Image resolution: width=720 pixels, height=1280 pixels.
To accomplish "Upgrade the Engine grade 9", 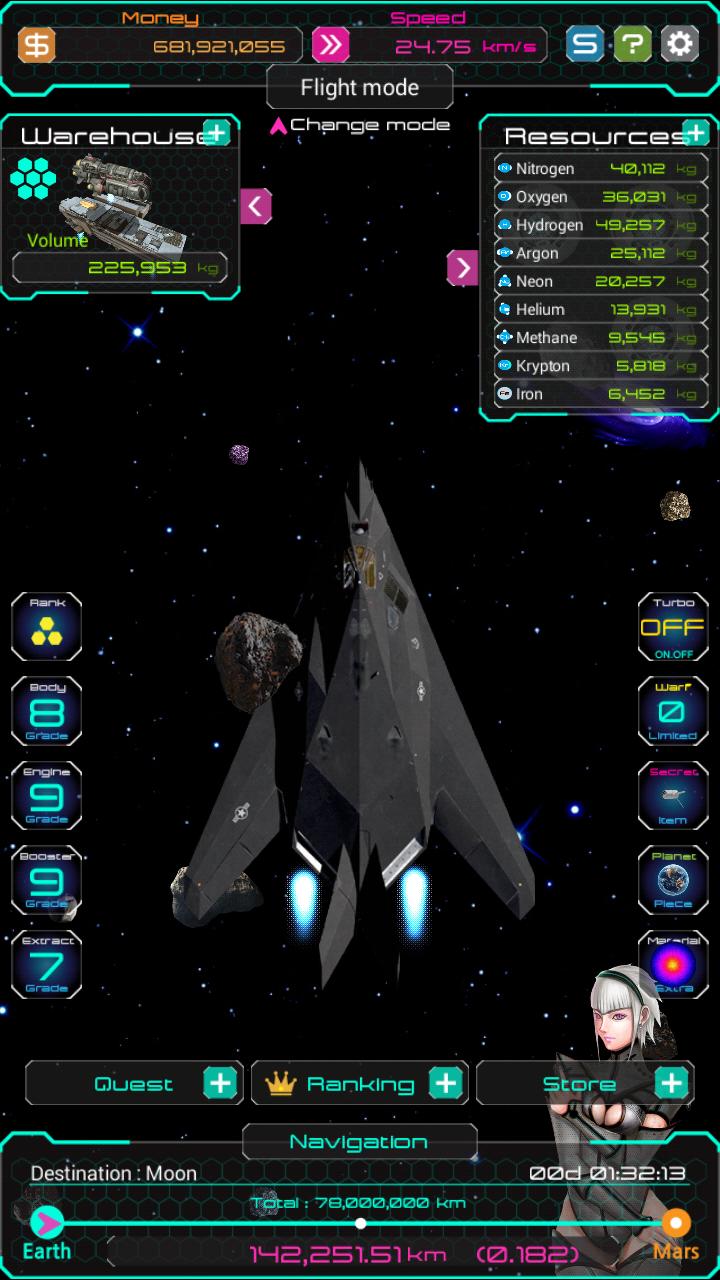I will (46, 795).
